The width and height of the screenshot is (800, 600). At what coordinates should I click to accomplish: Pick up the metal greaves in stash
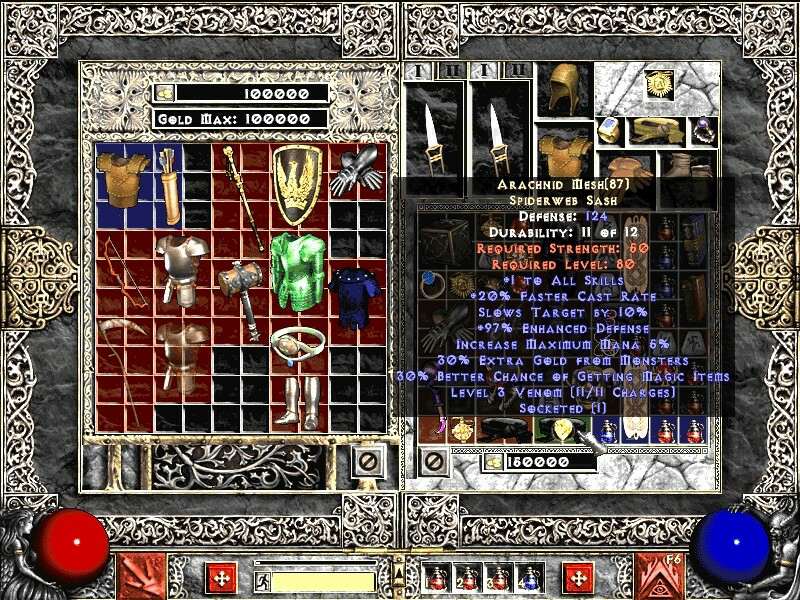pos(294,400)
